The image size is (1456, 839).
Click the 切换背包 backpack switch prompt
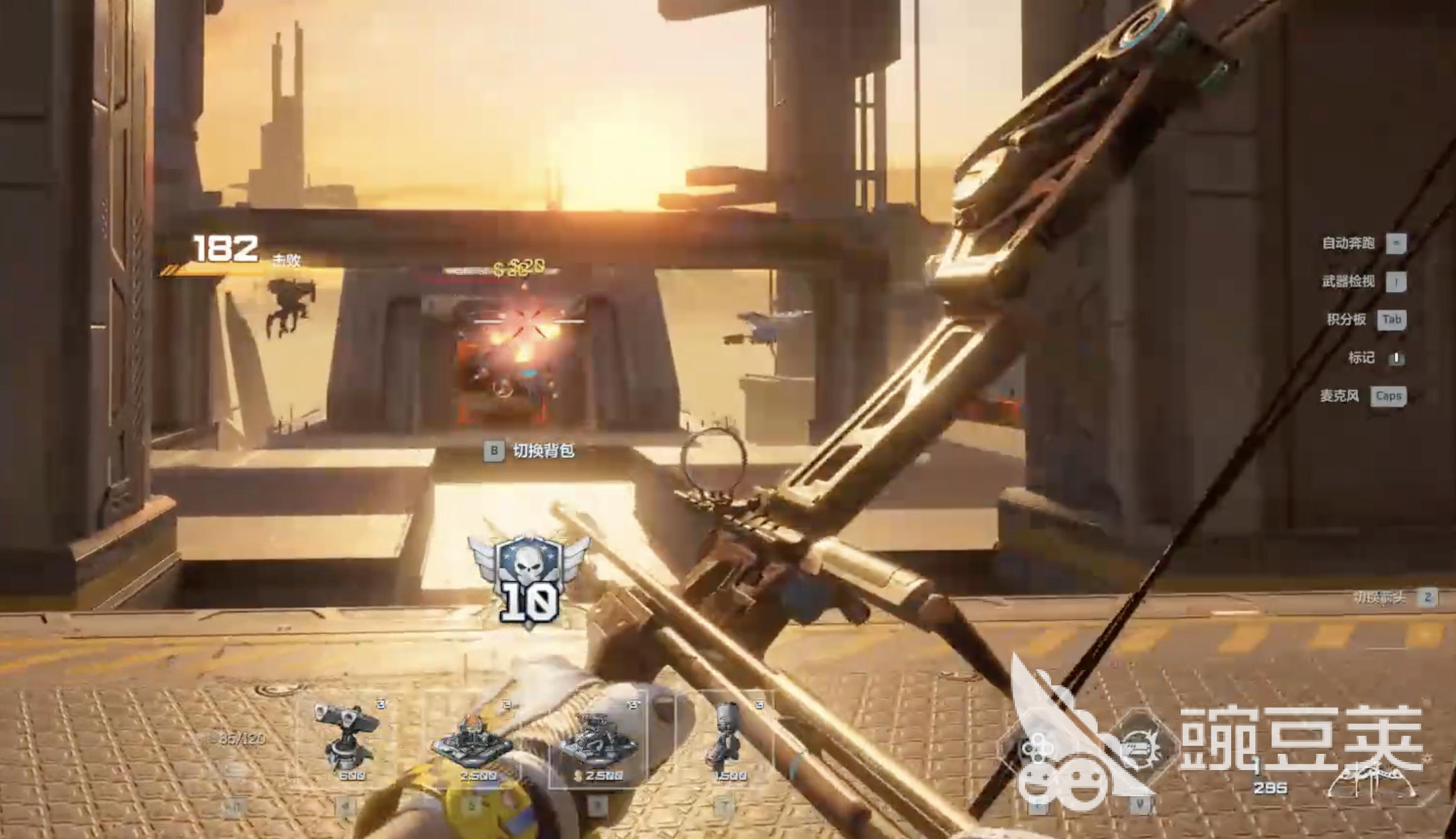[x=530, y=451]
